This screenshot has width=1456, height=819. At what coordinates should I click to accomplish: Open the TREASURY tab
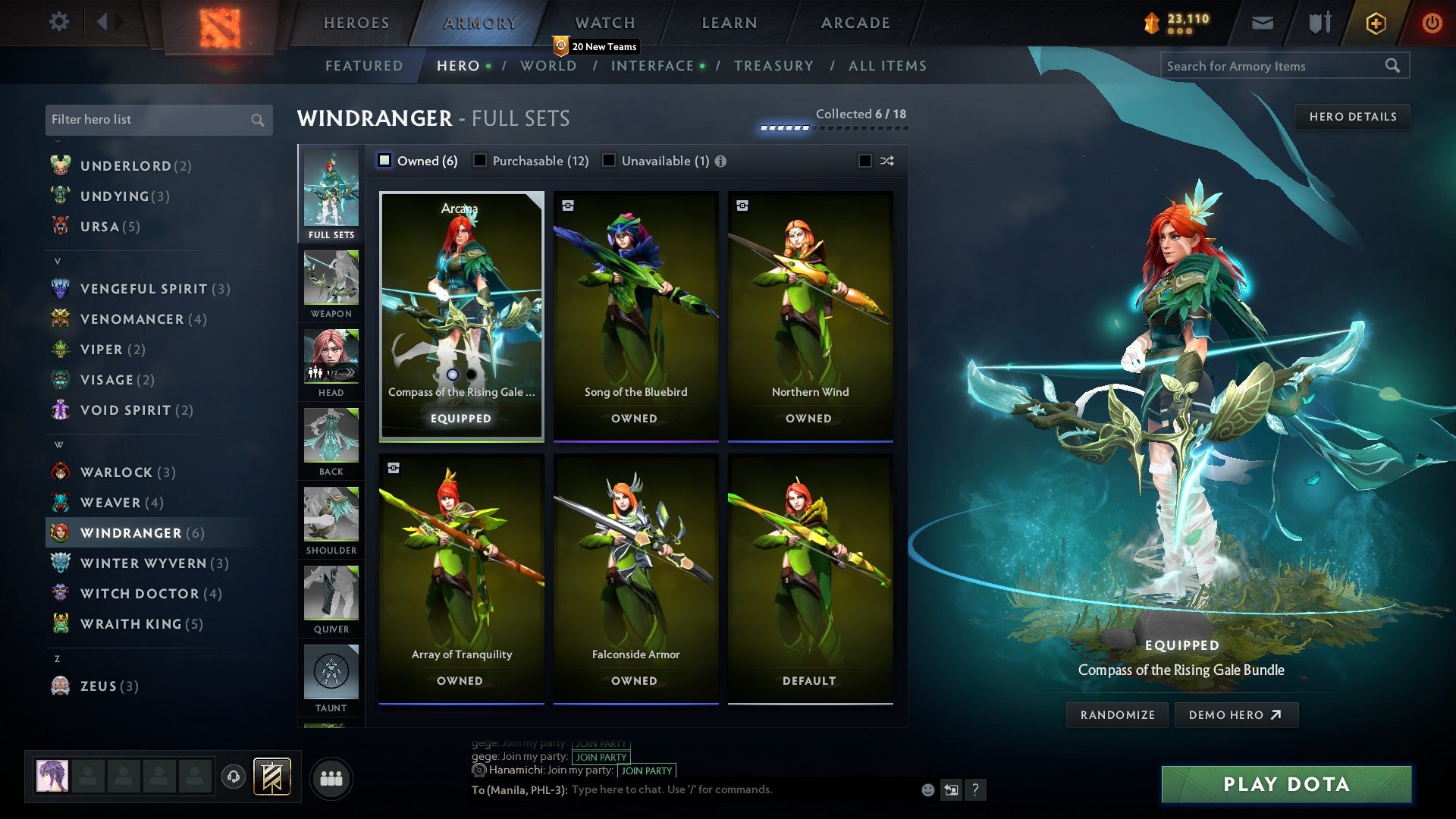[774, 66]
